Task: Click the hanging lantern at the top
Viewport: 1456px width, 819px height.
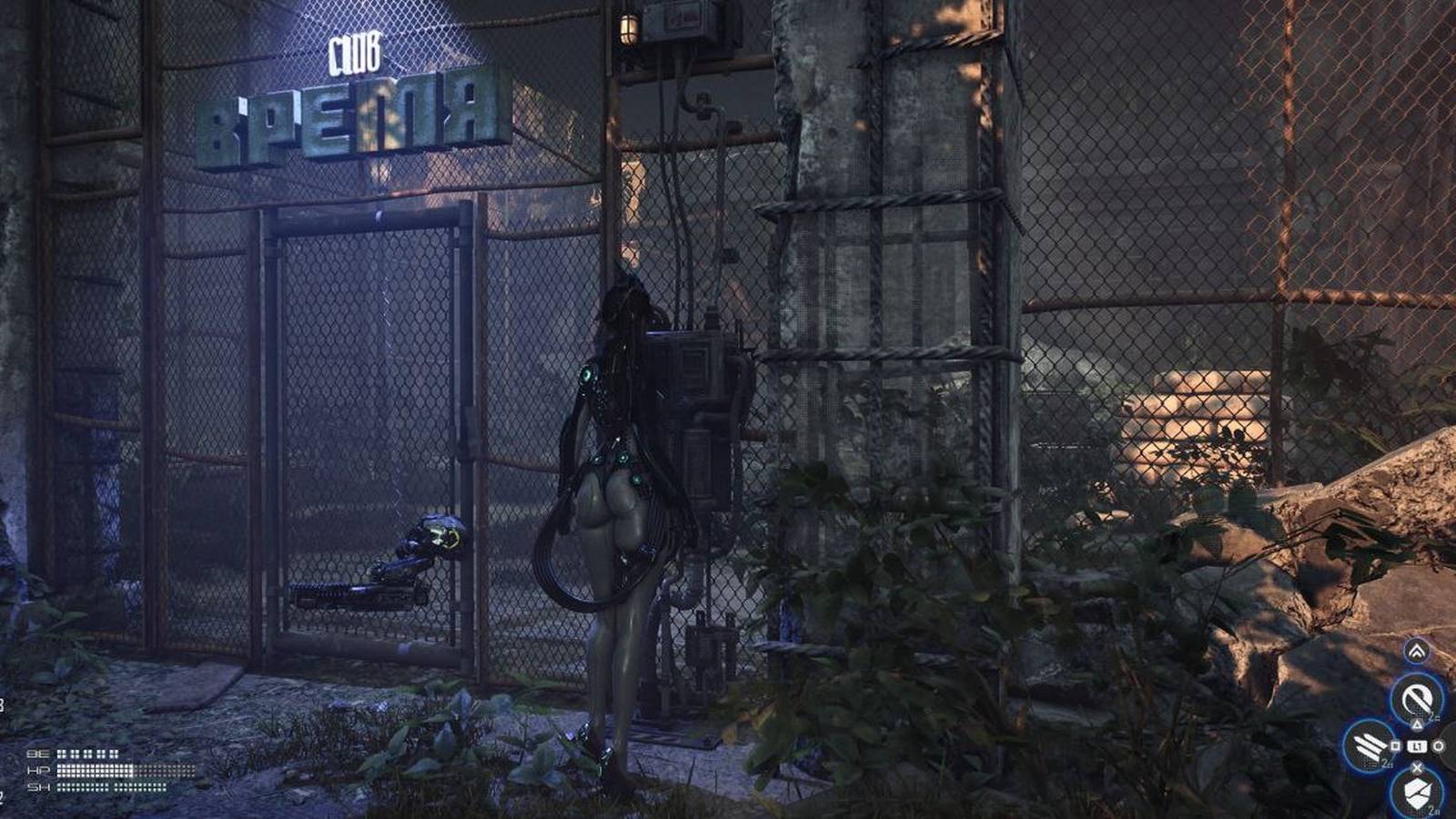Action: tap(627, 27)
